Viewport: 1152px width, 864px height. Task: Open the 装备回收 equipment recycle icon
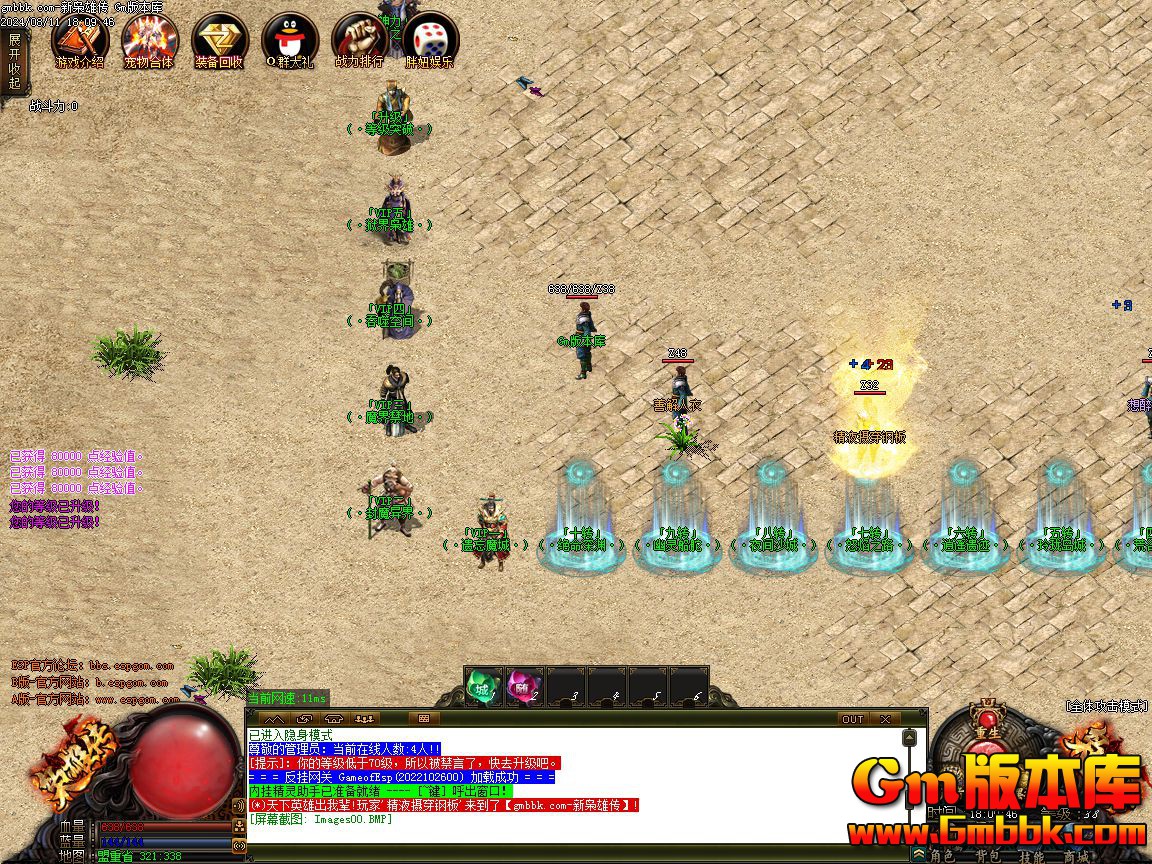(219, 40)
